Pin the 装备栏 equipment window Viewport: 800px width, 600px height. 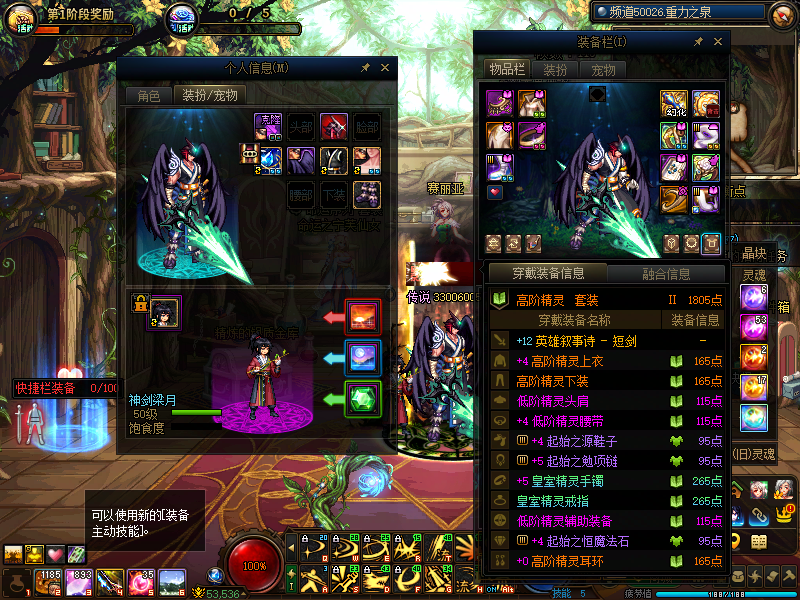point(698,41)
